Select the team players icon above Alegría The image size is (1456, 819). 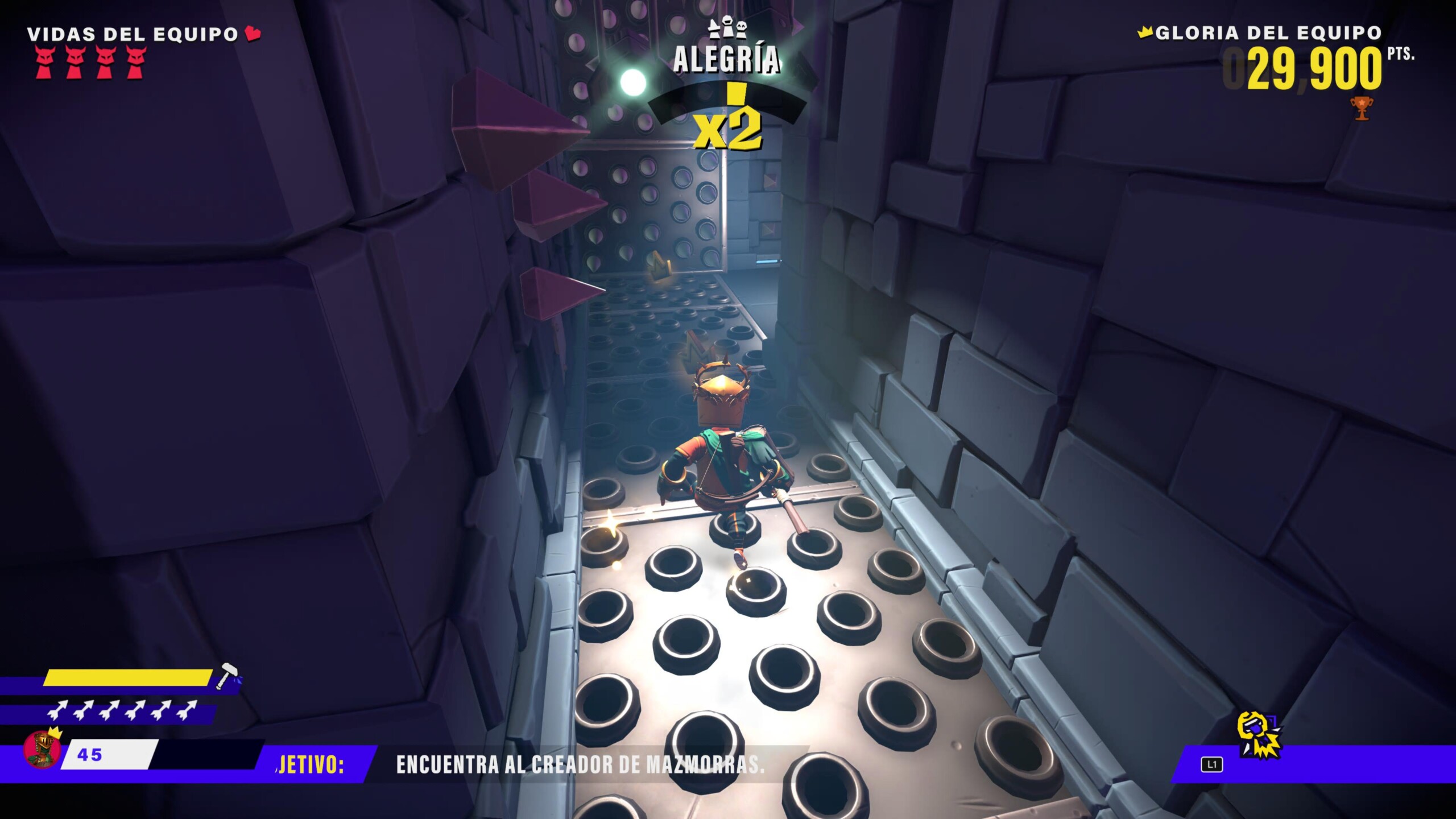coord(727,29)
